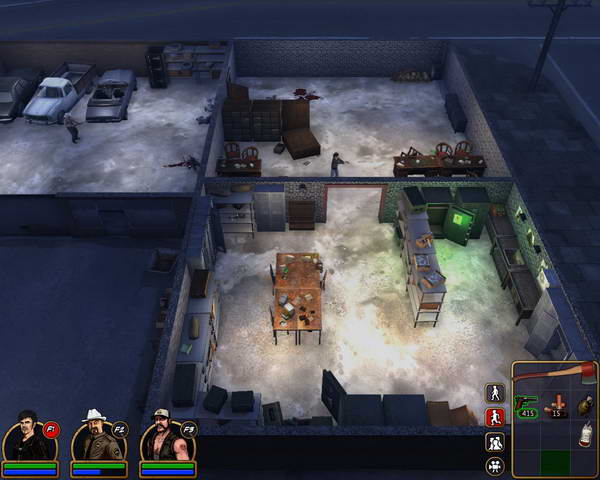This screenshot has height=480, width=600.
Task: Pick the molotov bottle item
Action: (x=583, y=435)
